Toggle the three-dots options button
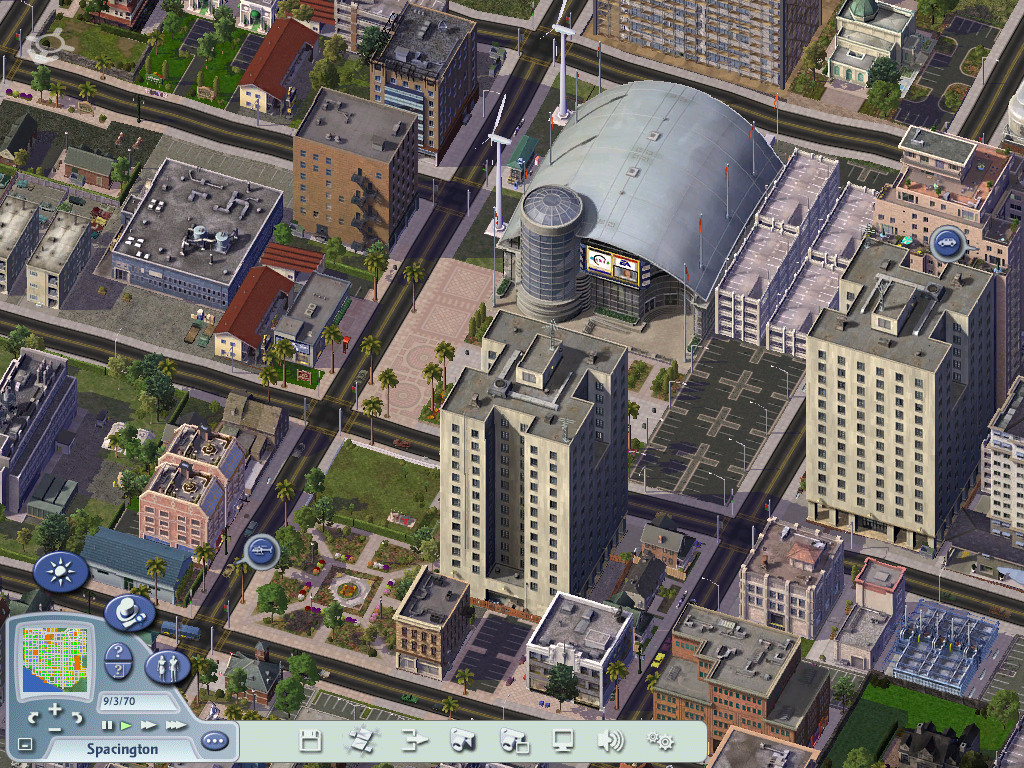 pos(214,742)
